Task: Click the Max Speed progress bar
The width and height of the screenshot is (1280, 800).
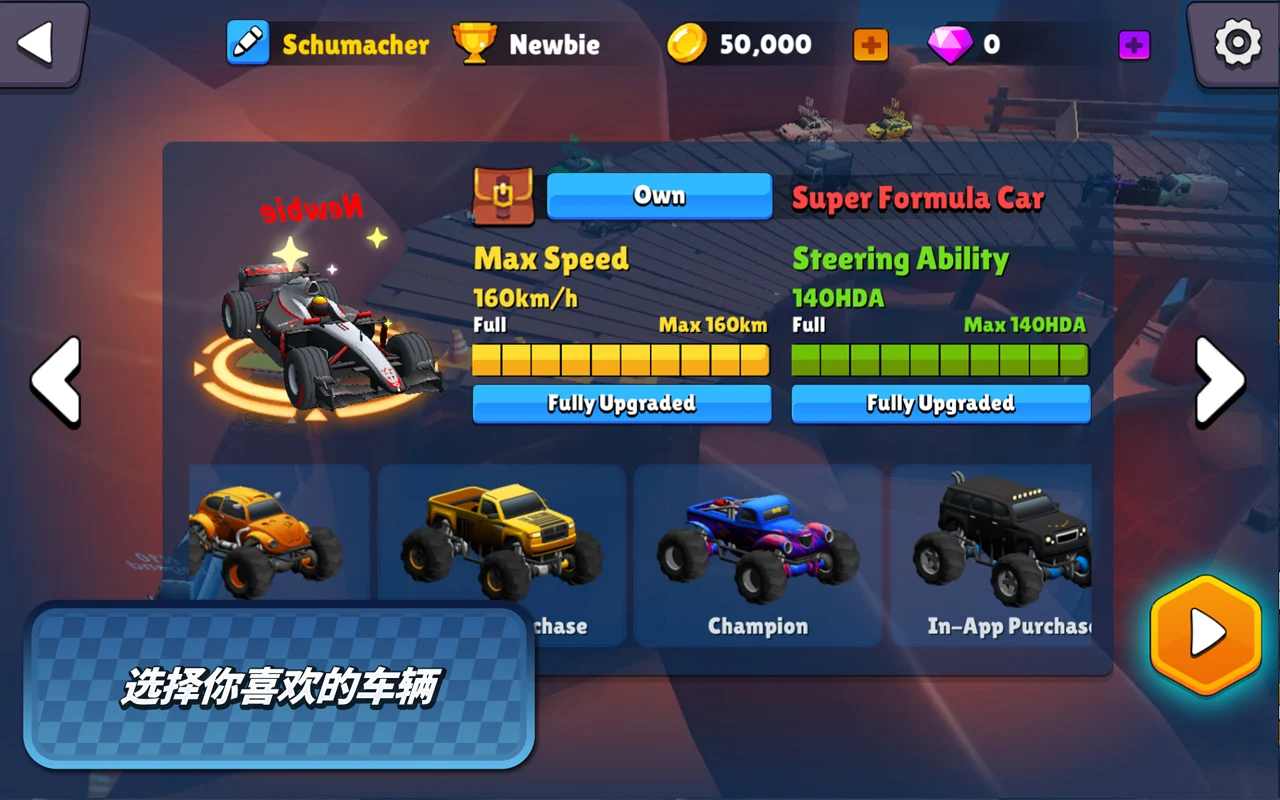Action: [x=621, y=358]
